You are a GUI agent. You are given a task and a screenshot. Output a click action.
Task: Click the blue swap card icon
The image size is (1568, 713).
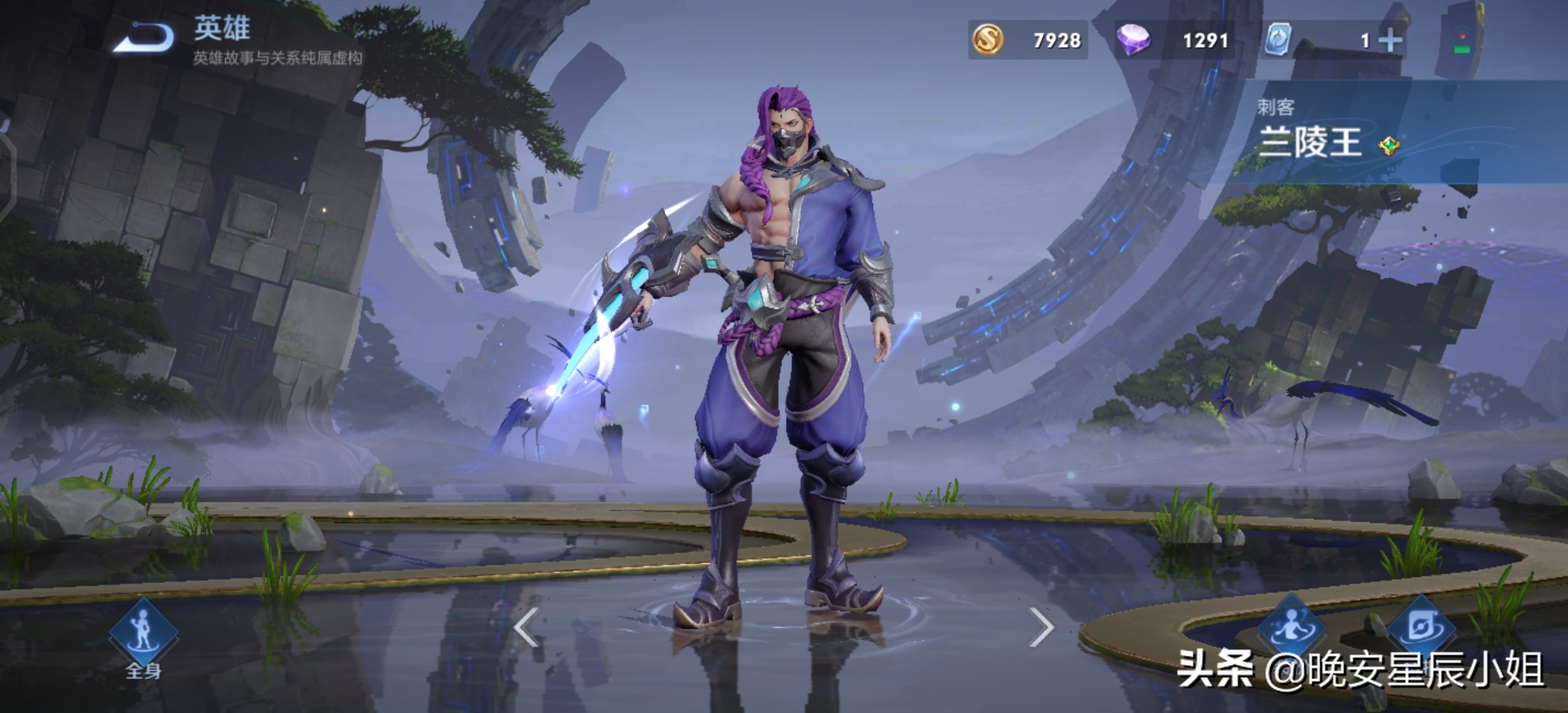coord(1278,40)
